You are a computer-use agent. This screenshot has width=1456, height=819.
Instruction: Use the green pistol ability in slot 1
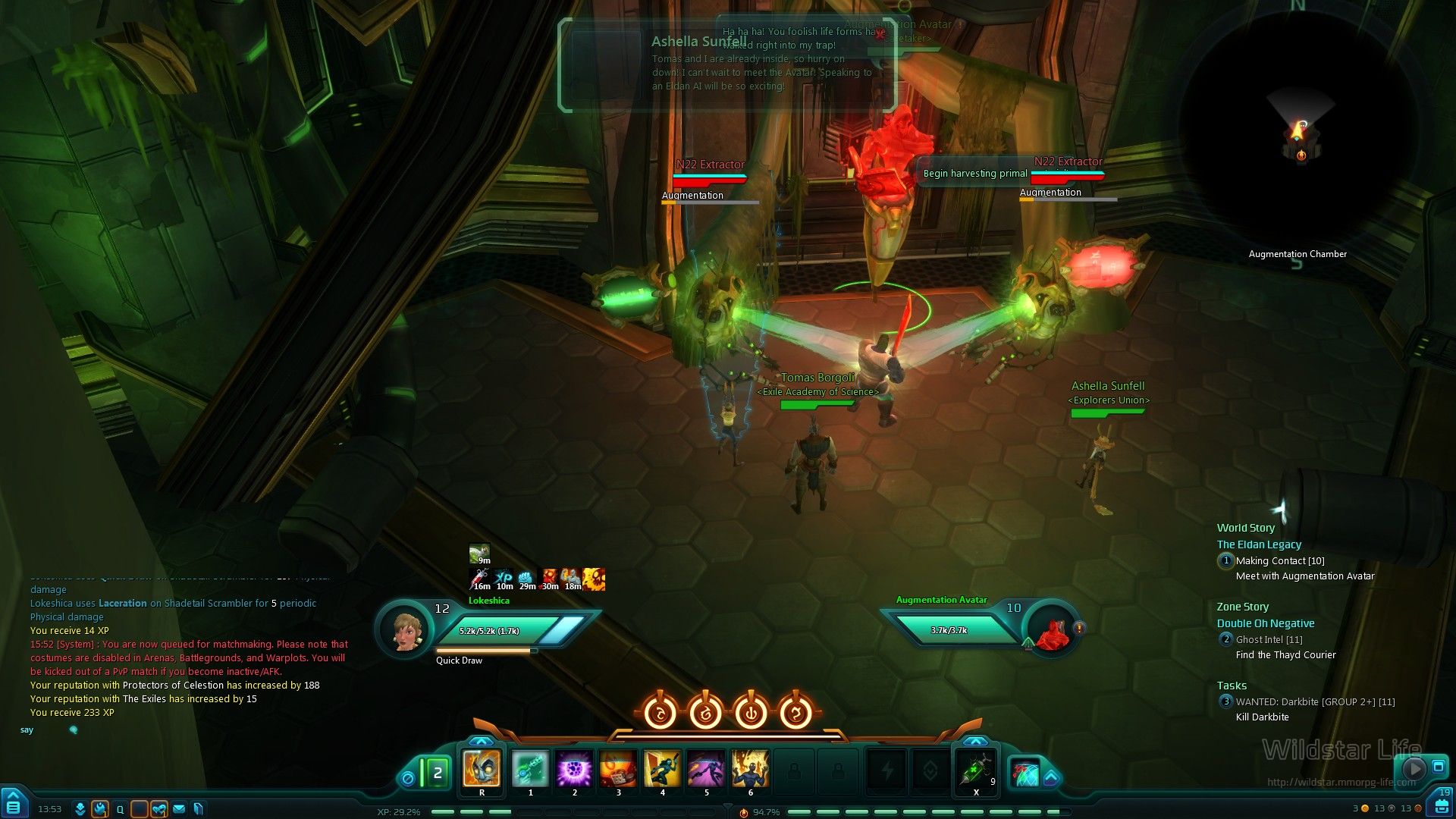point(530,769)
